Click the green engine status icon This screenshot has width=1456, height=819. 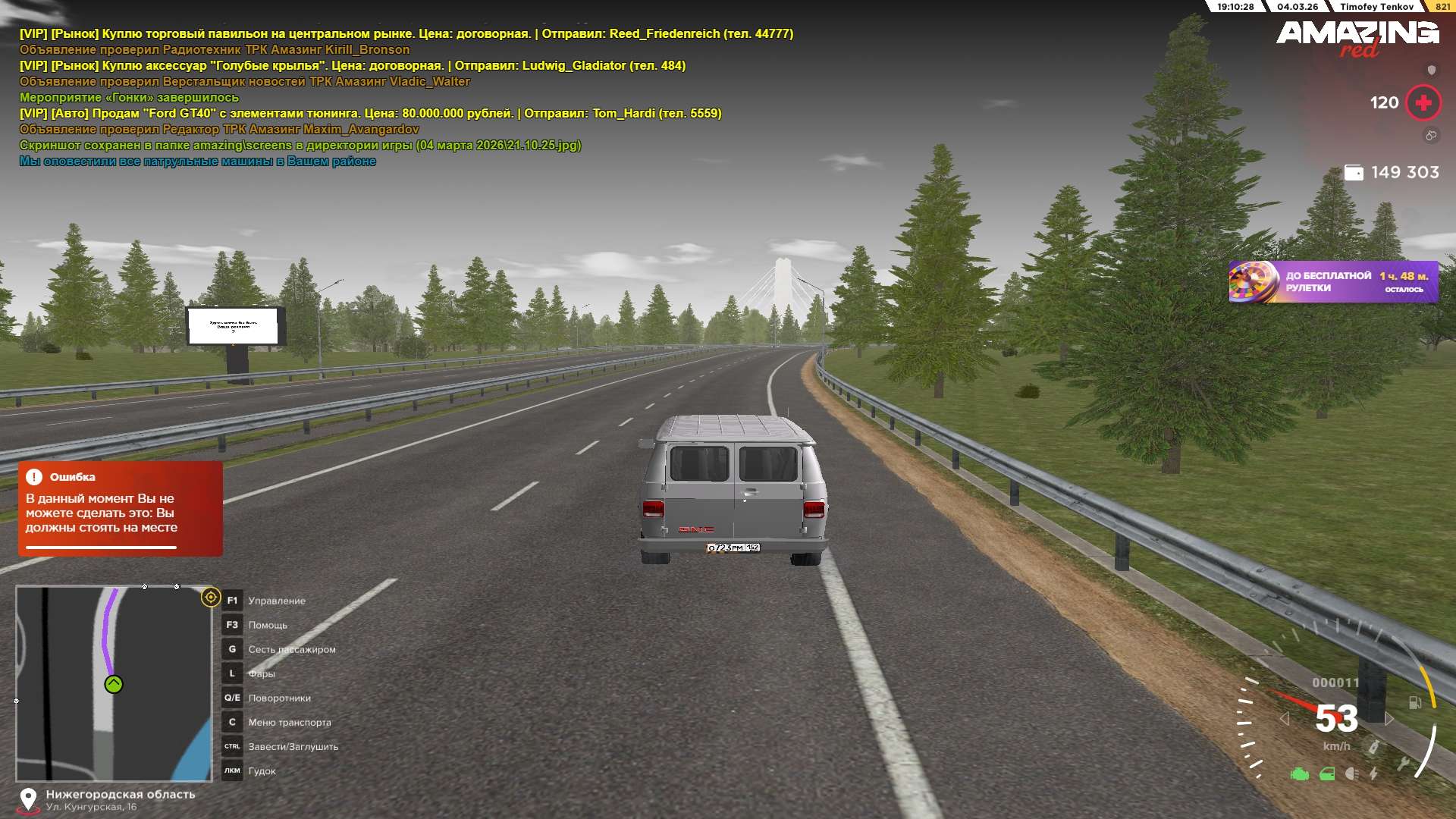(1300, 774)
